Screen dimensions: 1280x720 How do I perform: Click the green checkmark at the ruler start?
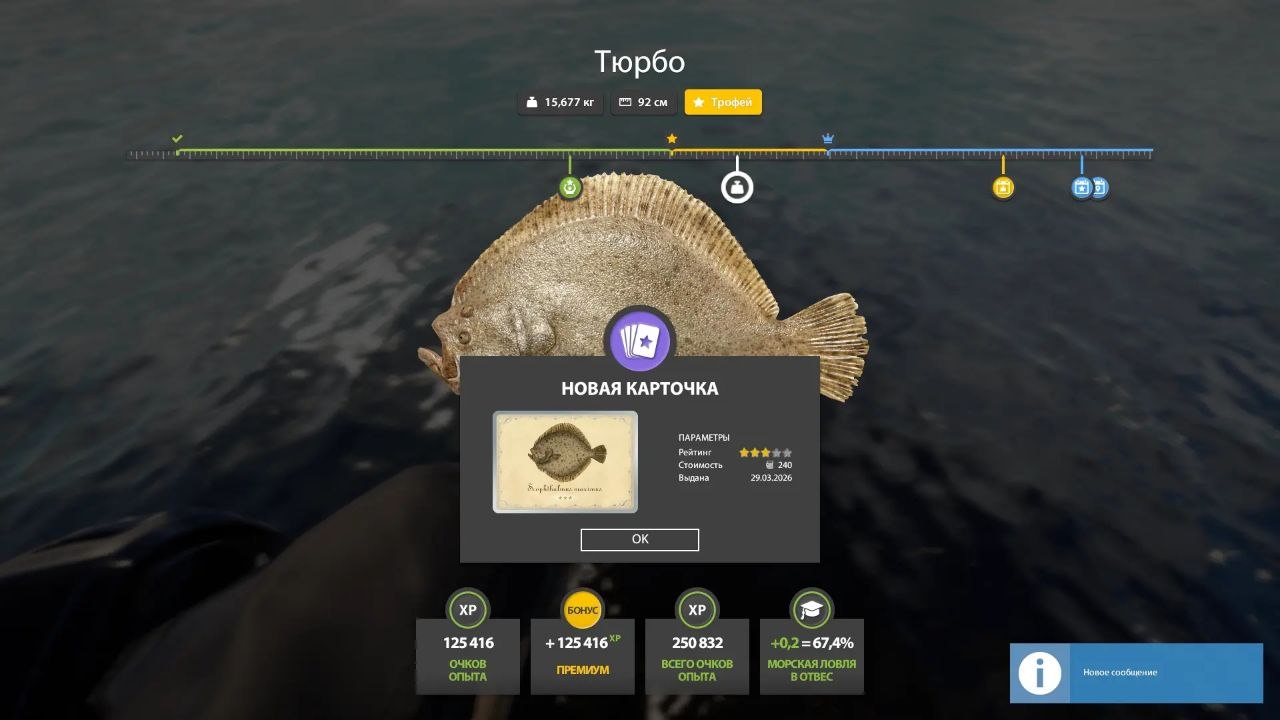178,138
